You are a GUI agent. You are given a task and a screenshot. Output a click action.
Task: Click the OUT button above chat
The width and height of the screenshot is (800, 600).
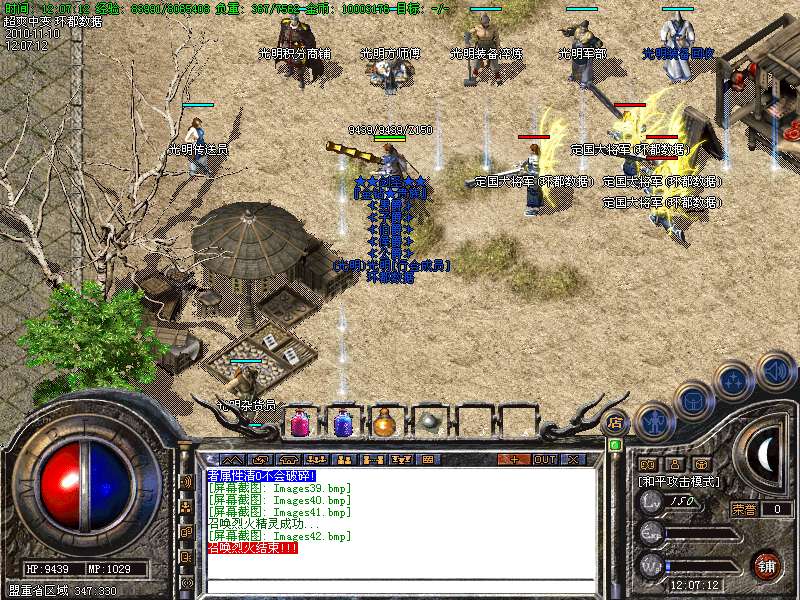(545, 459)
